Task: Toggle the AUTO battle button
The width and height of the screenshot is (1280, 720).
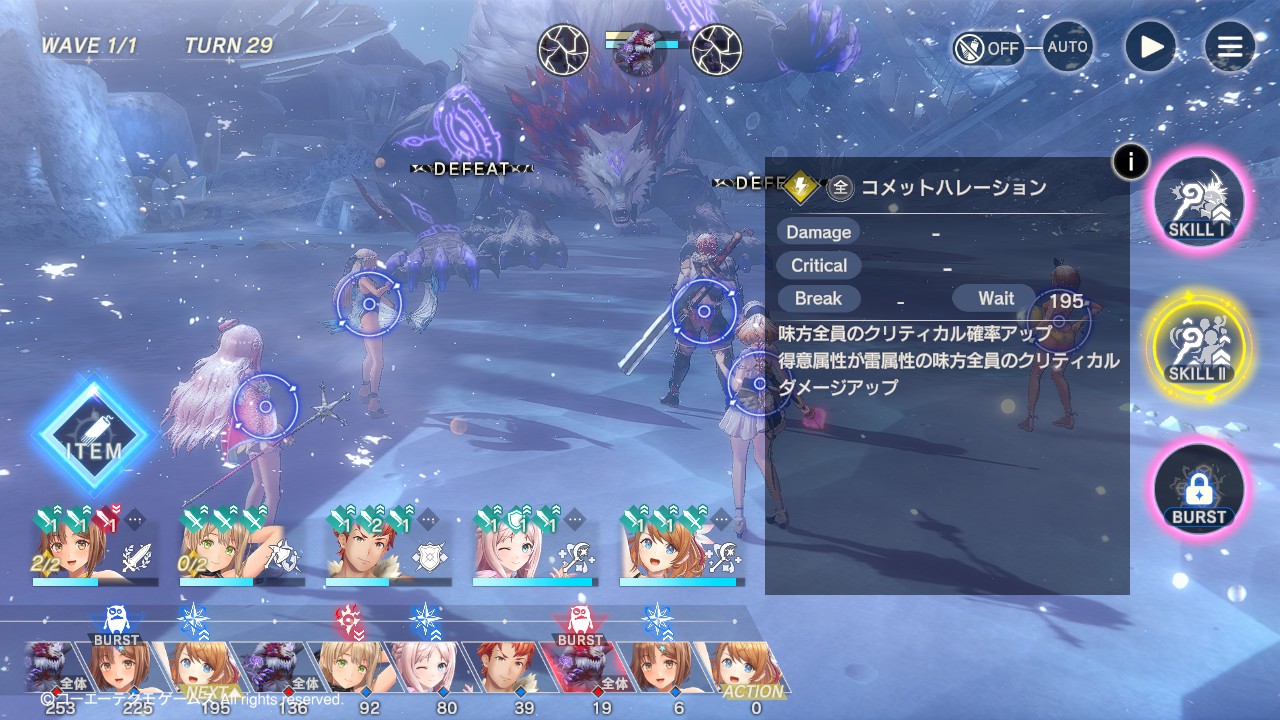Action: pyautogui.click(x=1067, y=47)
